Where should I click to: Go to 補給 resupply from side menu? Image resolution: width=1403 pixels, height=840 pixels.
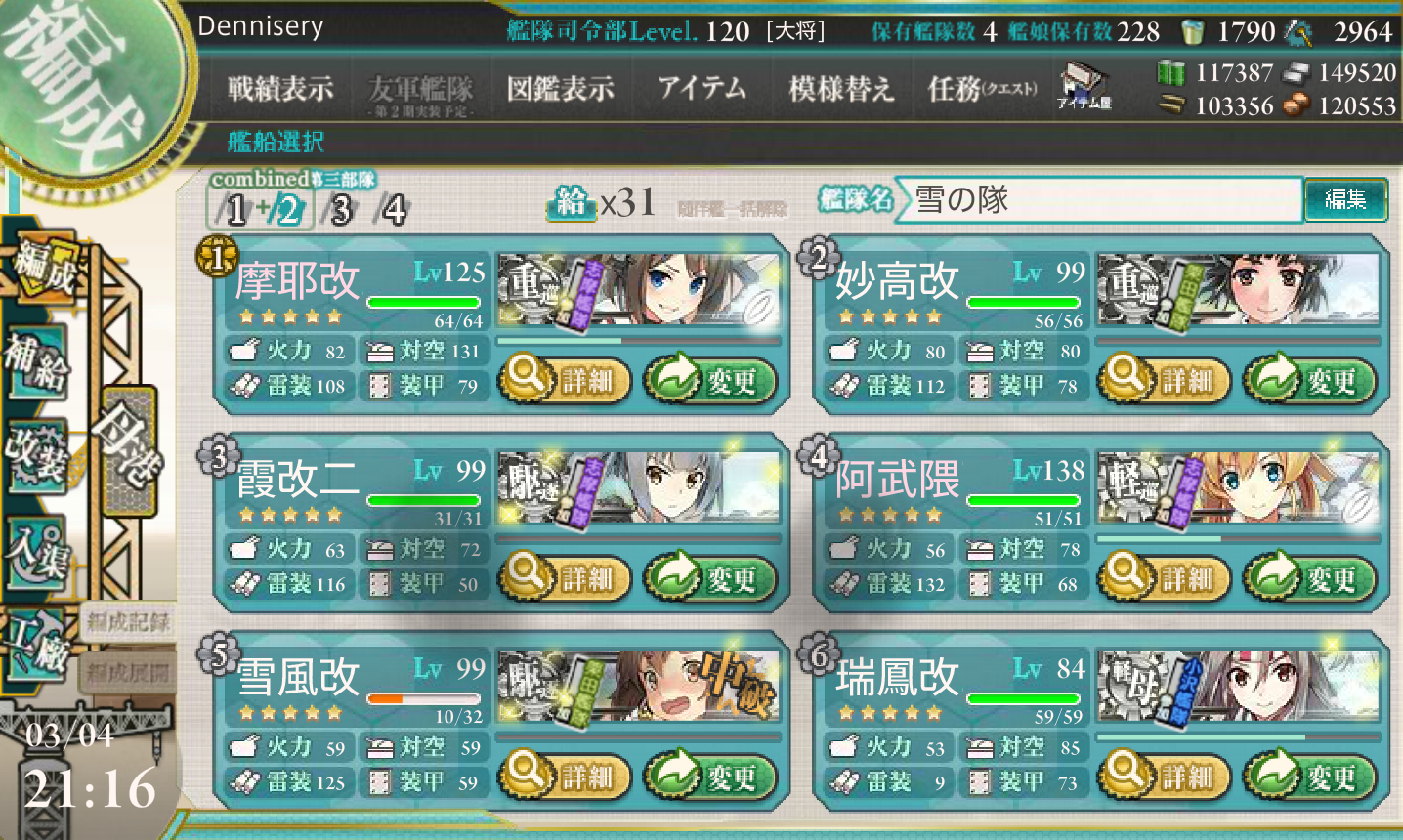pyautogui.click(x=39, y=359)
